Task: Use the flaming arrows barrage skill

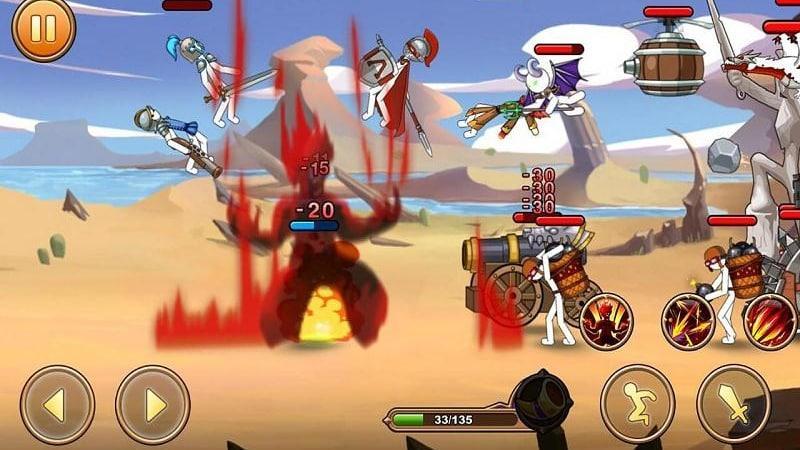Action: click(688, 321)
